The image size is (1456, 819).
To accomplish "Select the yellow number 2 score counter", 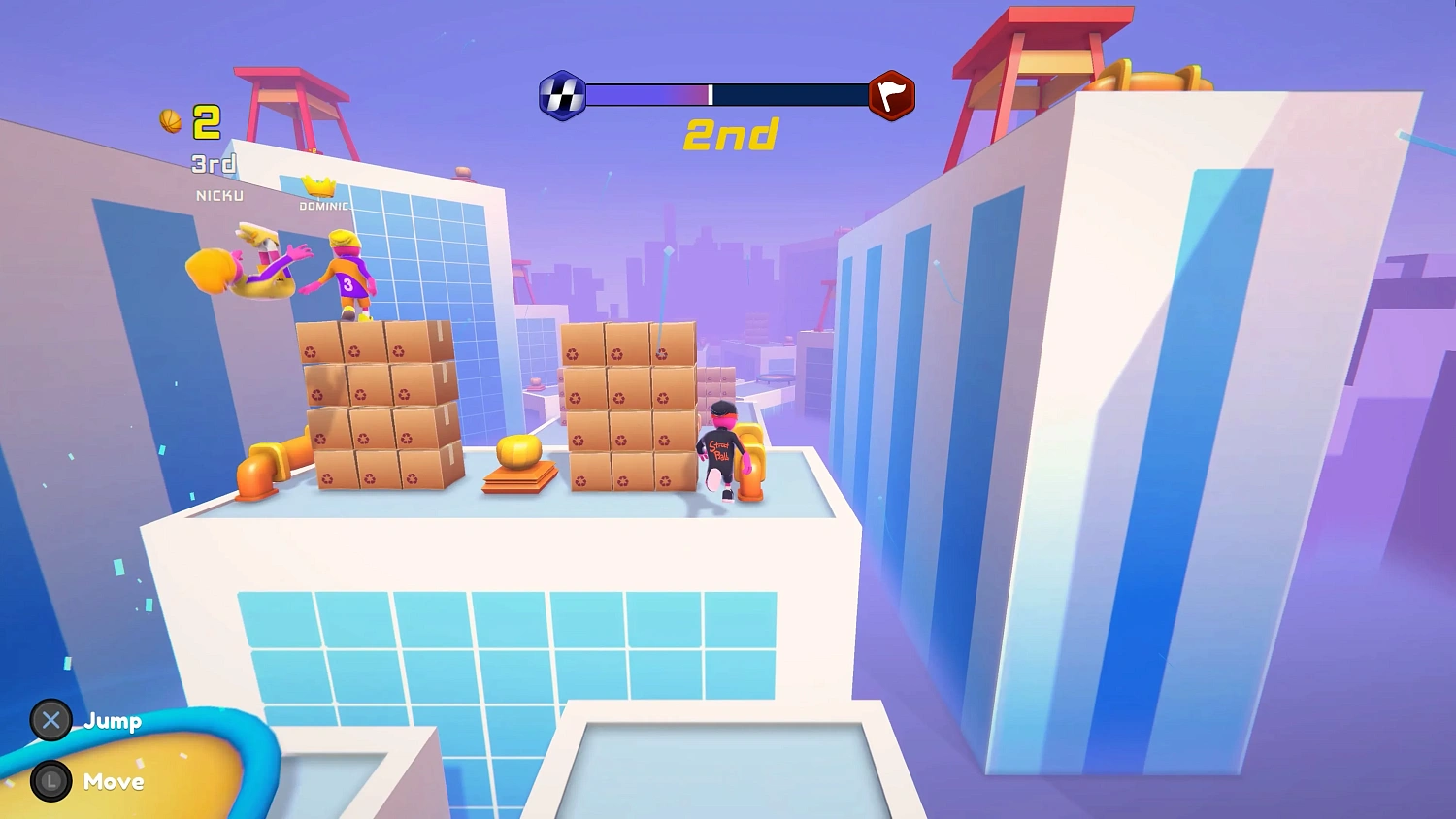I will (x=206, y=121).
